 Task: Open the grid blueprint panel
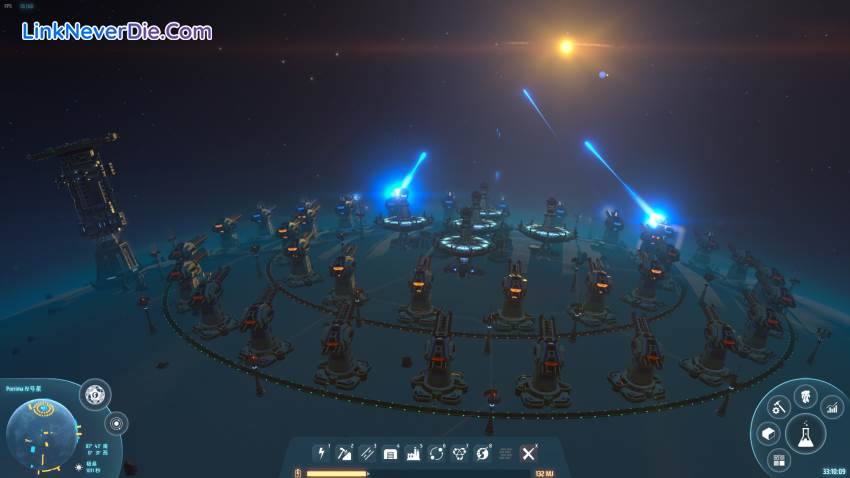778,459
